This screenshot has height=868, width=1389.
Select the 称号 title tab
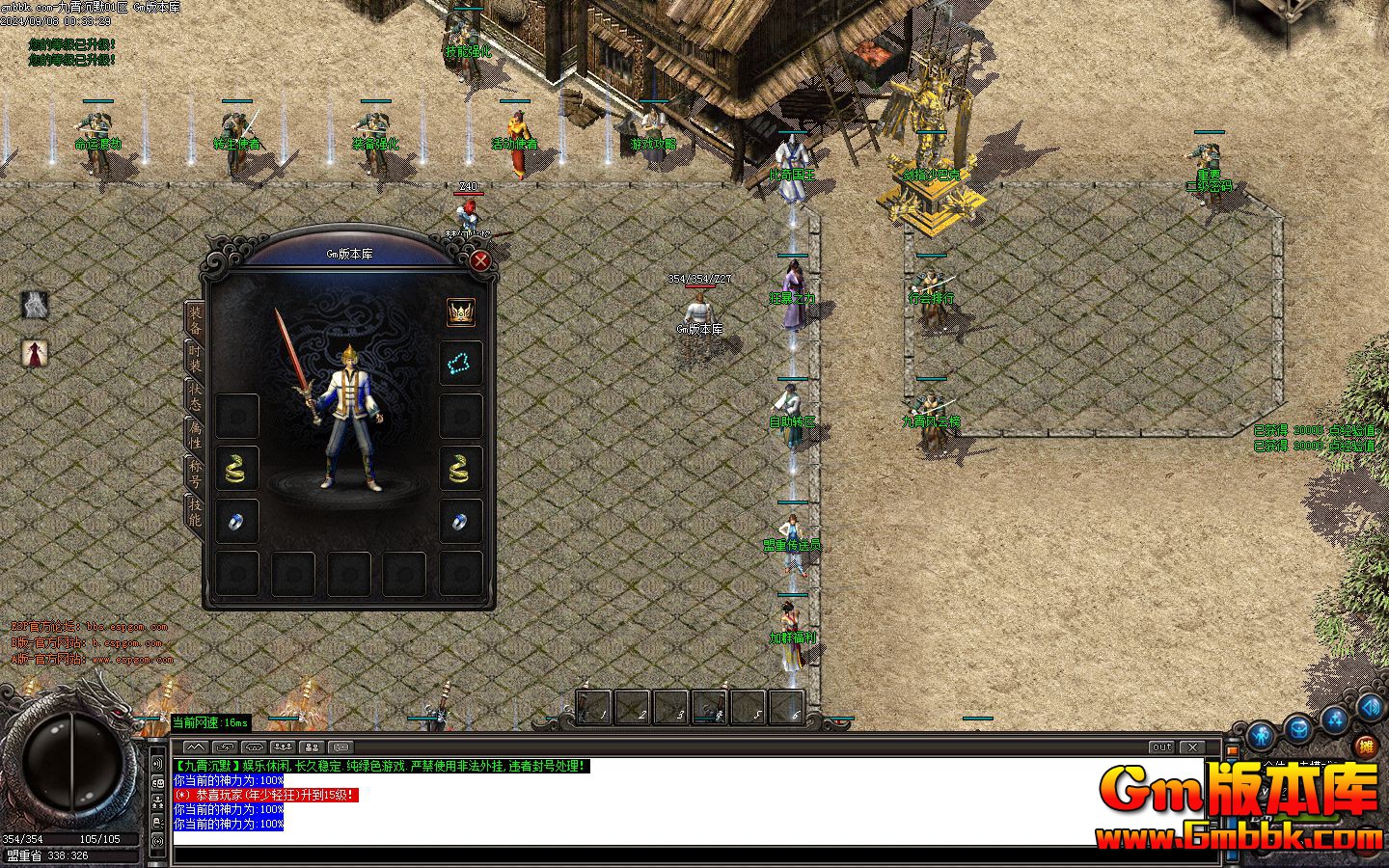click(x=195, y=474)
